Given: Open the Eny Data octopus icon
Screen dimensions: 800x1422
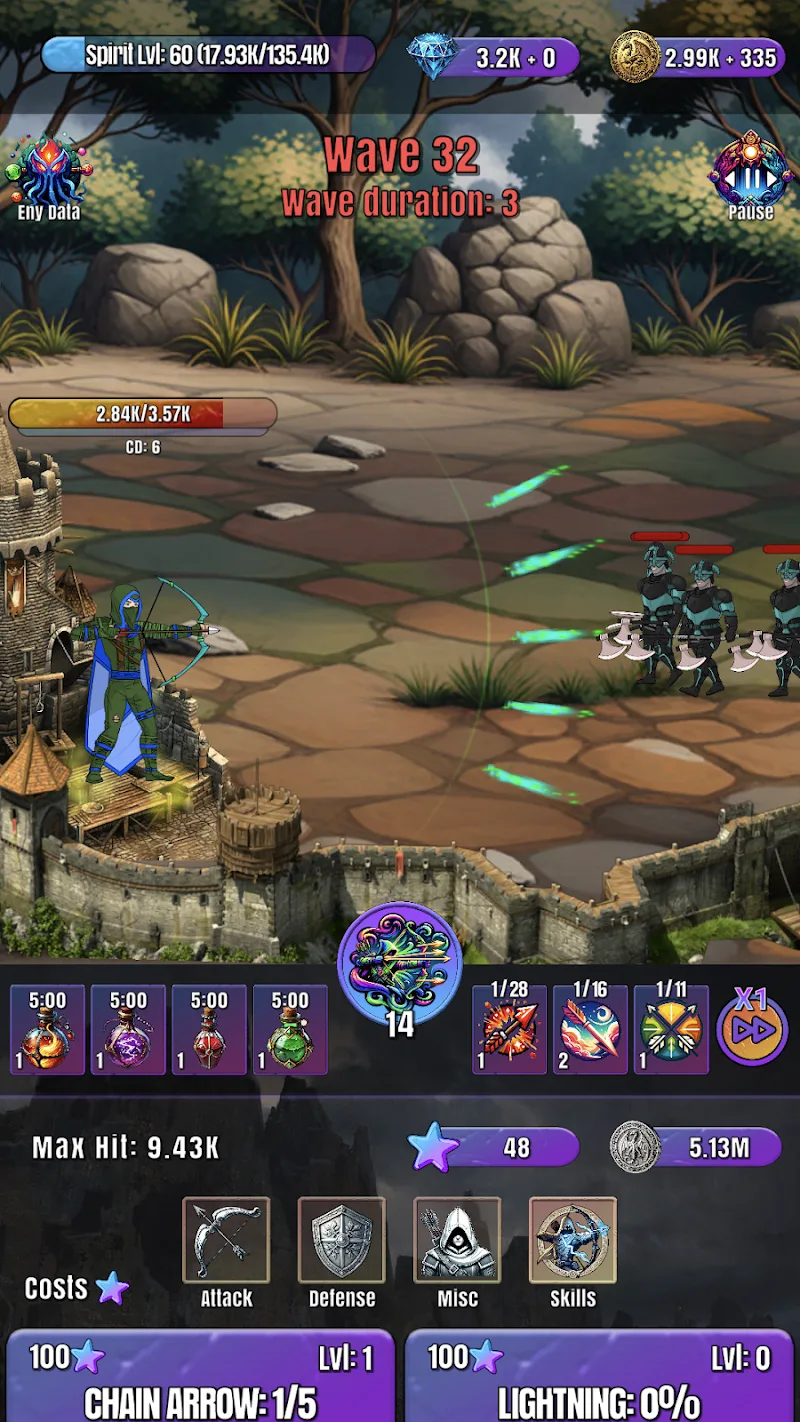Looking at the screenshot, I should pos(48,172).
